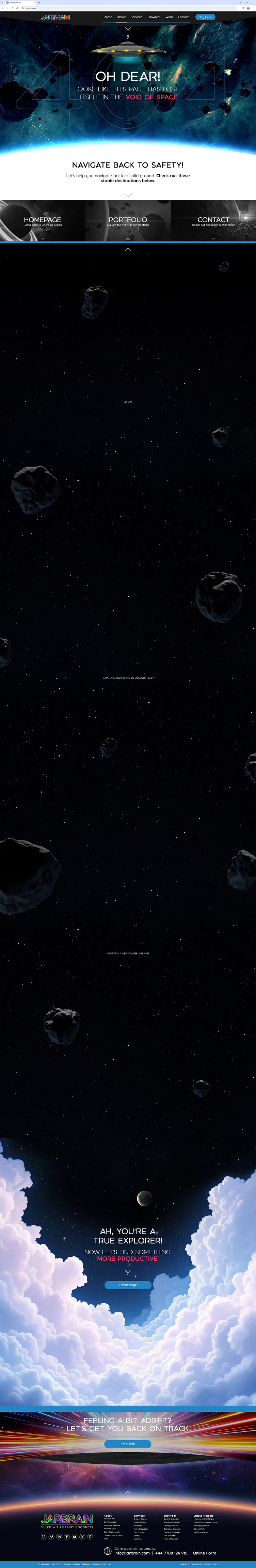Hit the Let's Talk button
Screen dimensions: 256x1568
[128, 1444]
